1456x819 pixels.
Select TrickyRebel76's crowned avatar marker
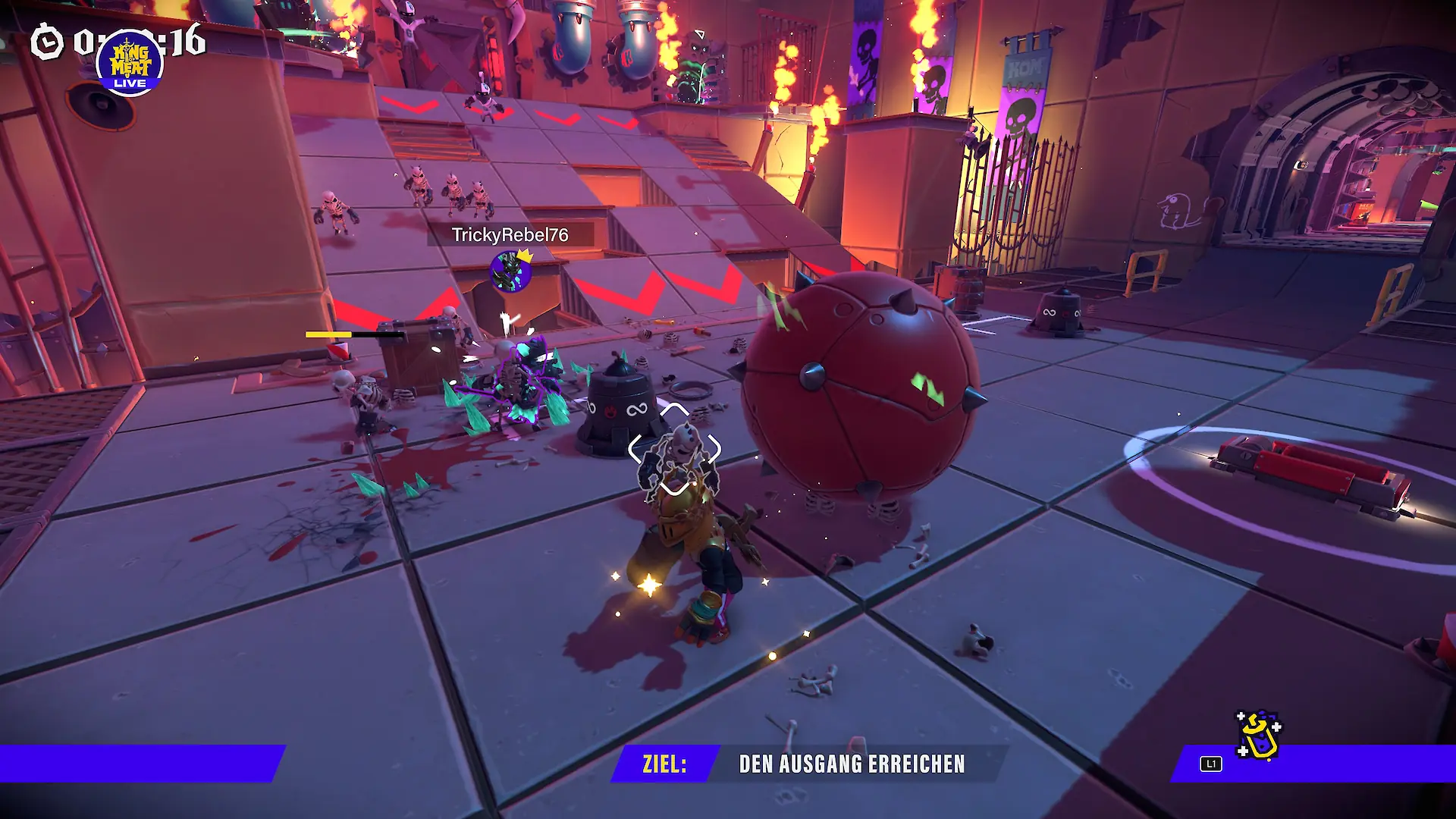510,272
